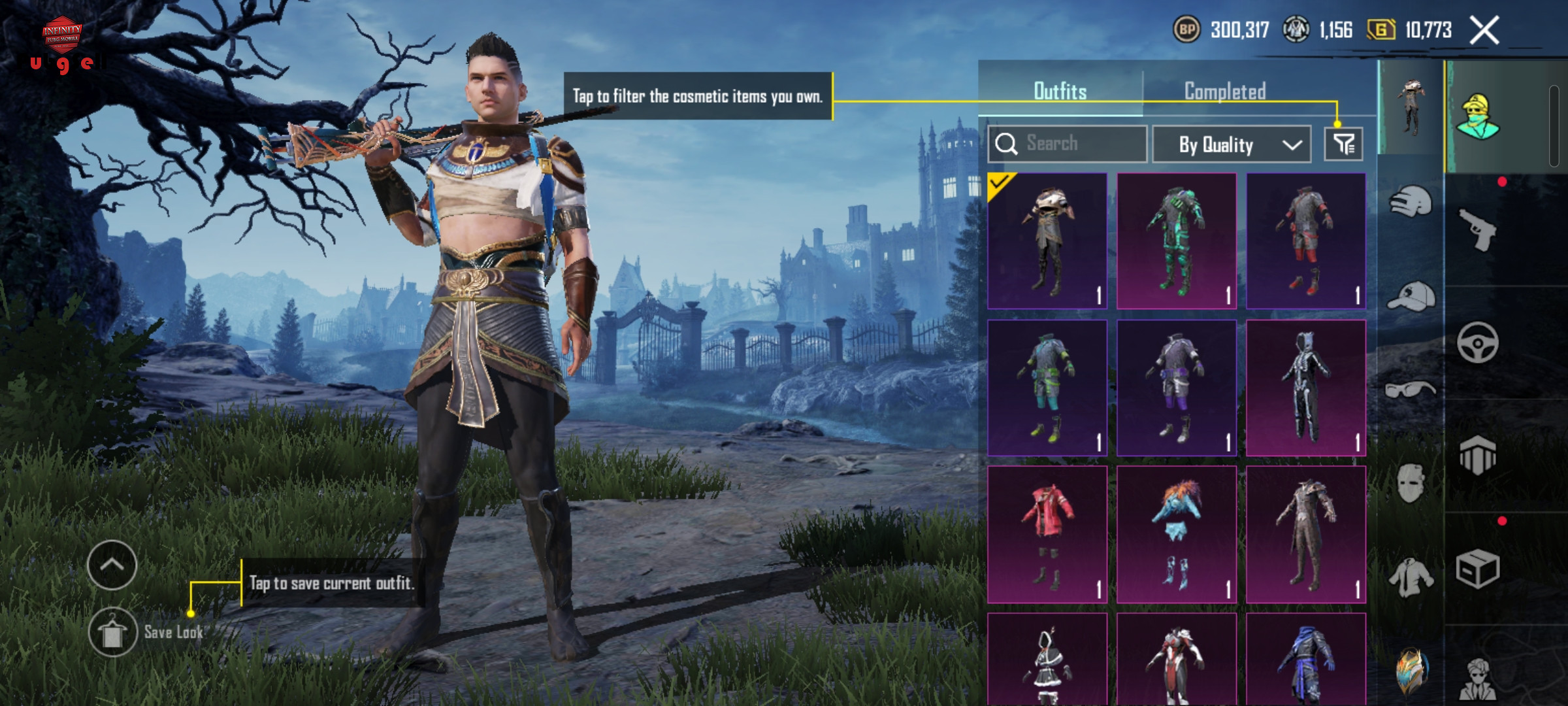Open the face mask category
This screenshot has width=1568, height=706.
pyautogui.click(x=1411, y=484)
